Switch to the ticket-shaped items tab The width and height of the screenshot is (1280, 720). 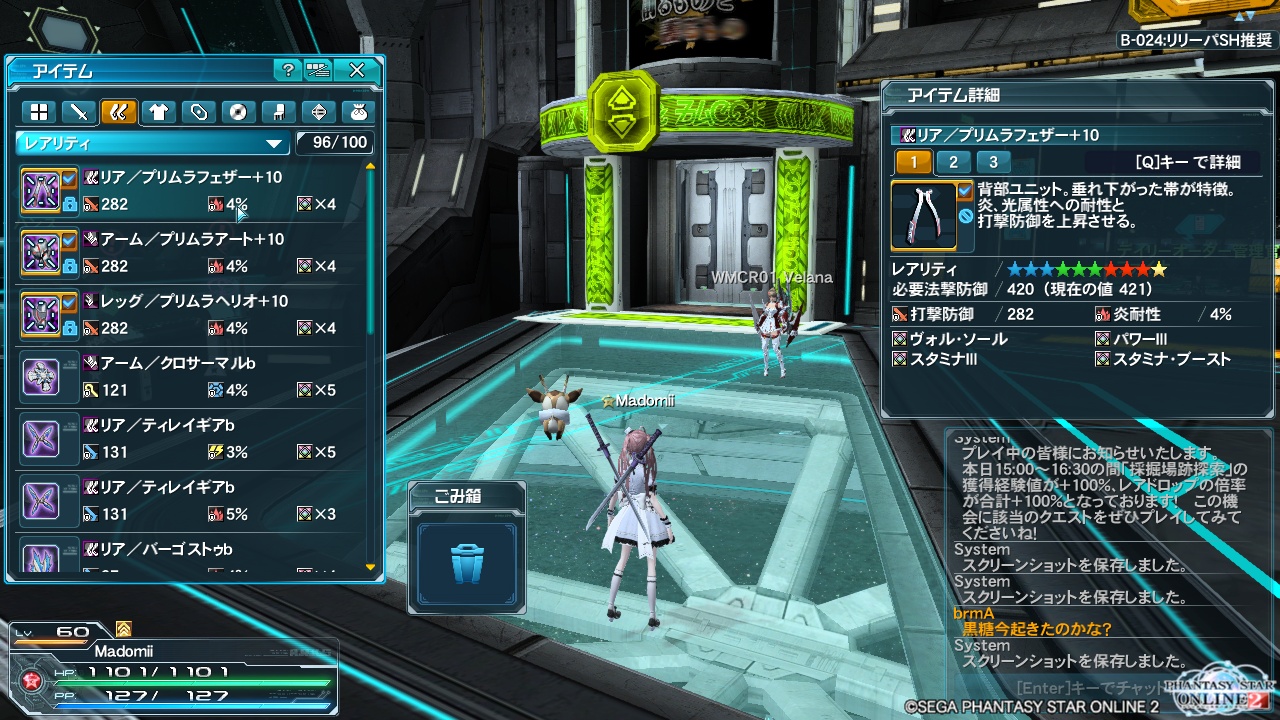pyautogui.click(x=199, y=112)
